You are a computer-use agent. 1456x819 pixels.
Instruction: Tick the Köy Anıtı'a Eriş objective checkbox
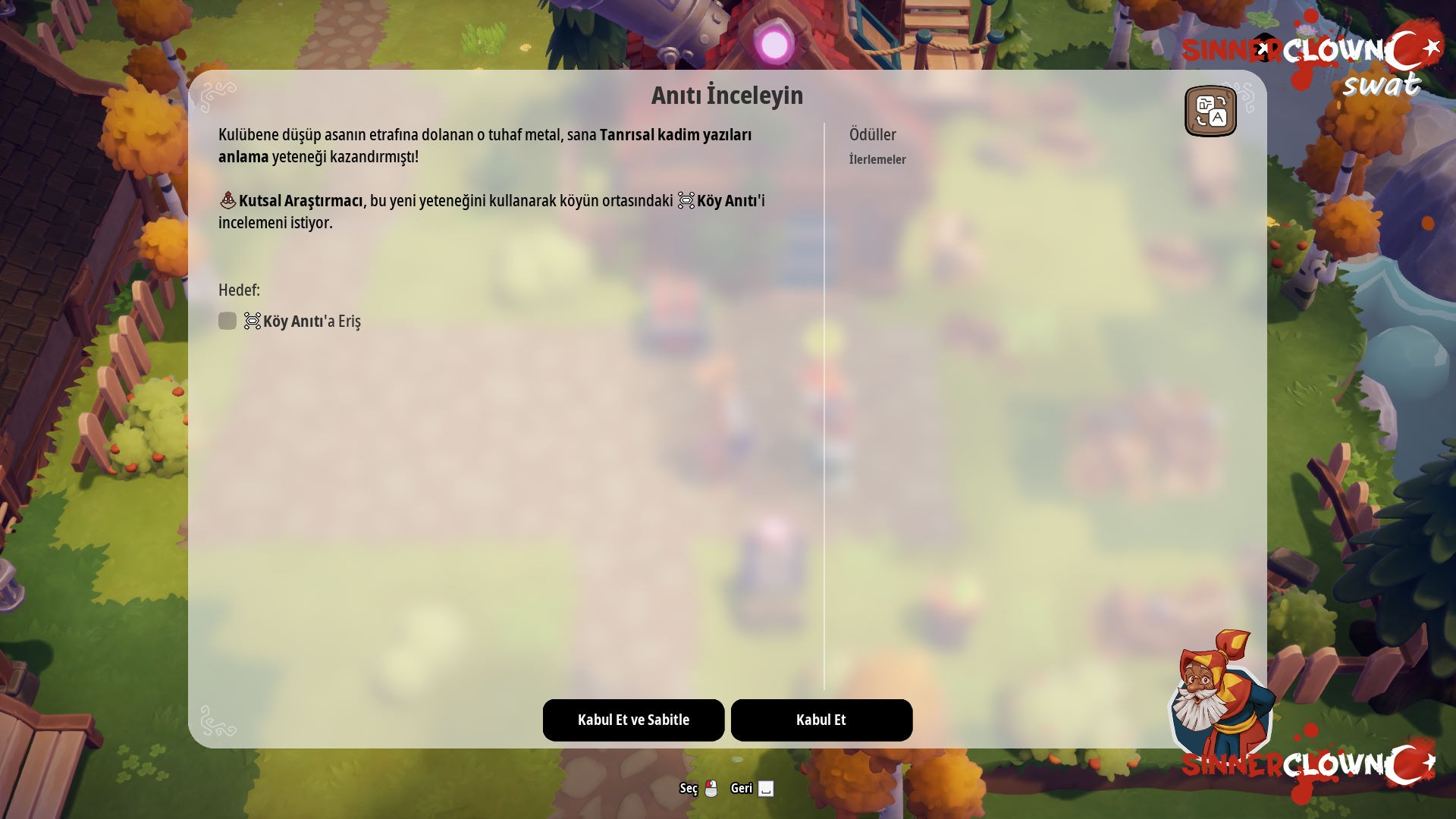(227, 321)
